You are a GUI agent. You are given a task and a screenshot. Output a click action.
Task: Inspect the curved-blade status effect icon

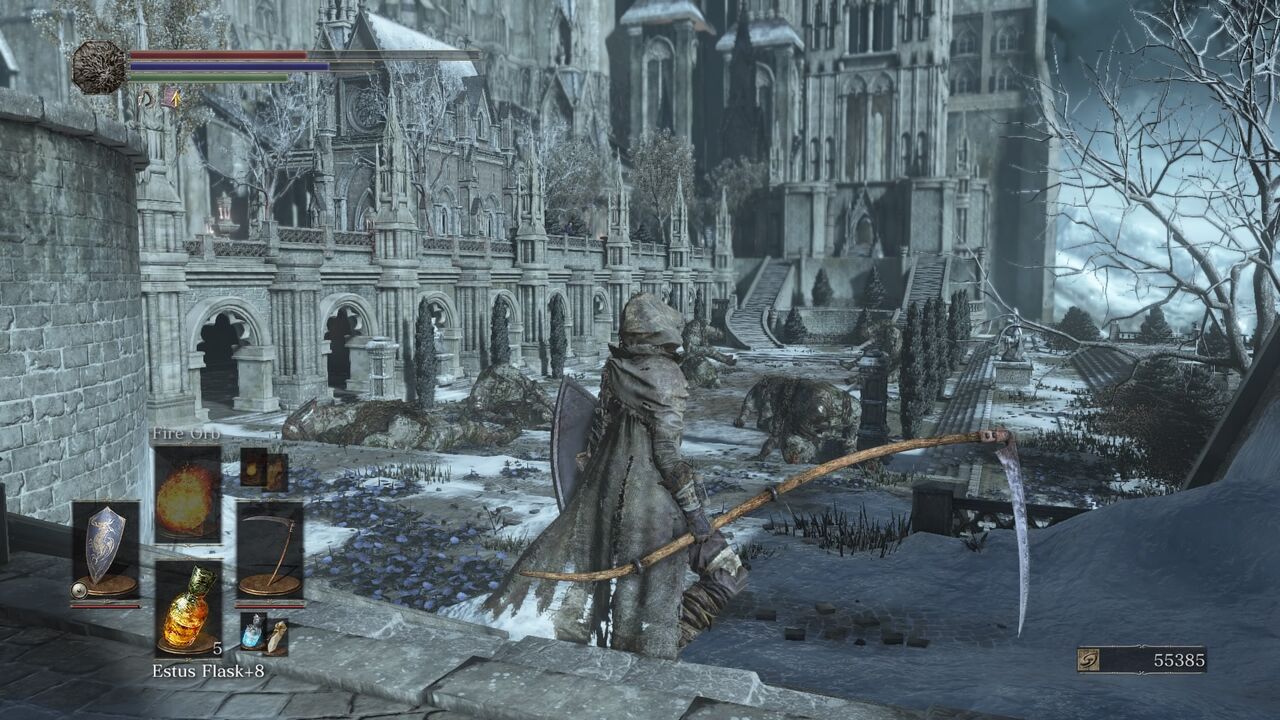pyautogui.click(x=146, y=97)
